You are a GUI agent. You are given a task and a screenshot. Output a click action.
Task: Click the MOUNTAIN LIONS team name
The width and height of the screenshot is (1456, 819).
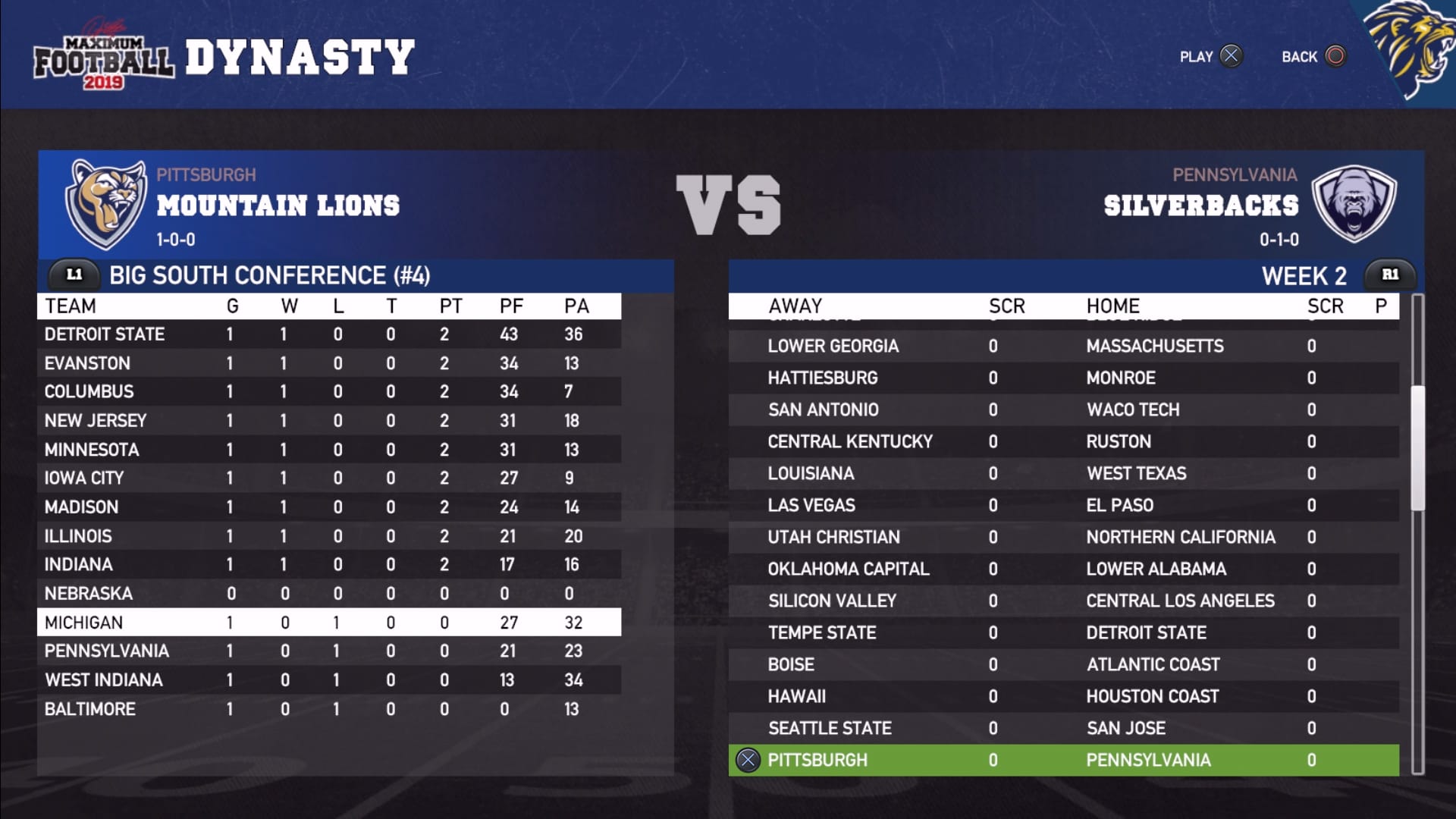point(278,203)
